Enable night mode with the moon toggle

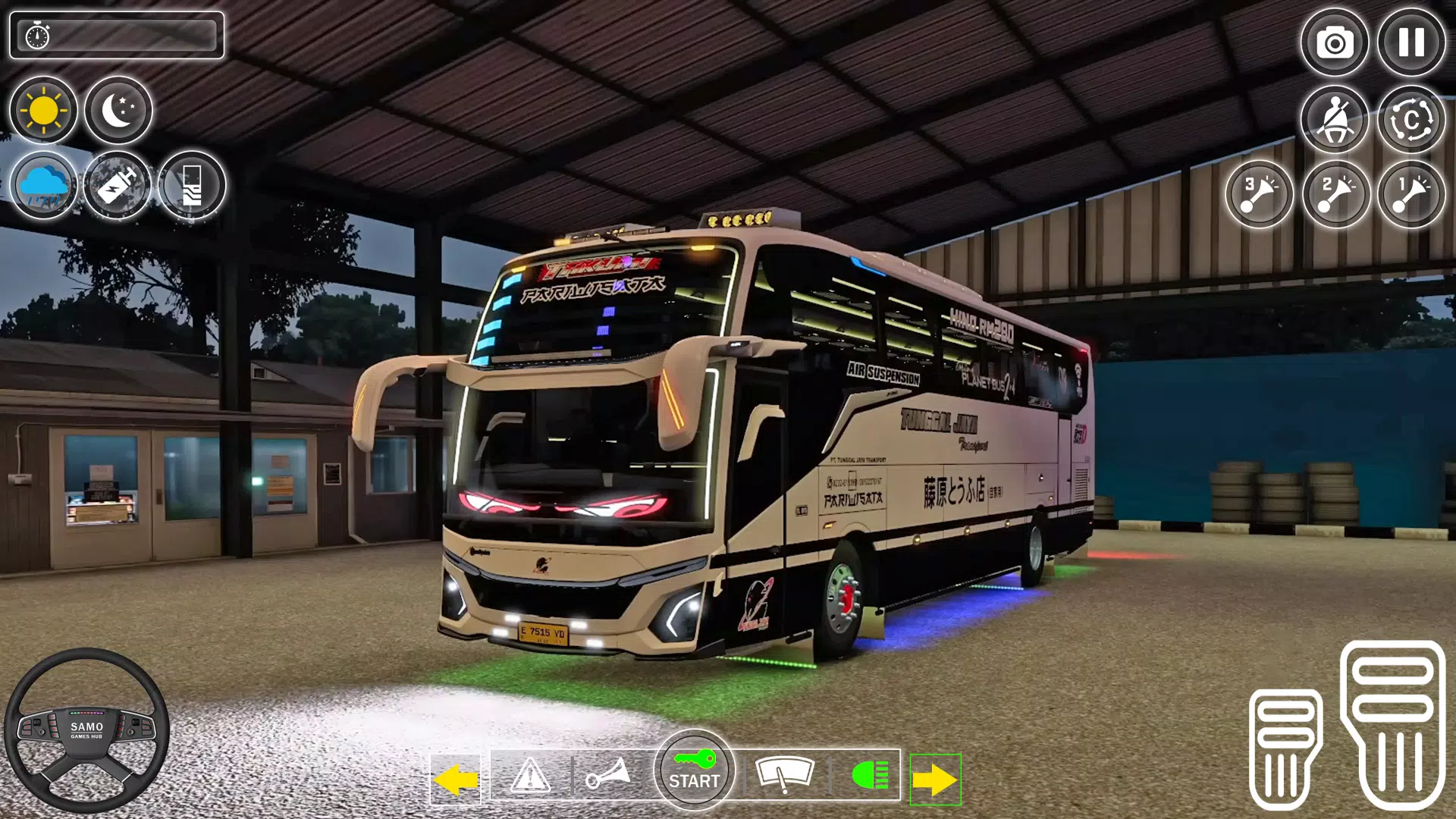click(x=119, y=110)
